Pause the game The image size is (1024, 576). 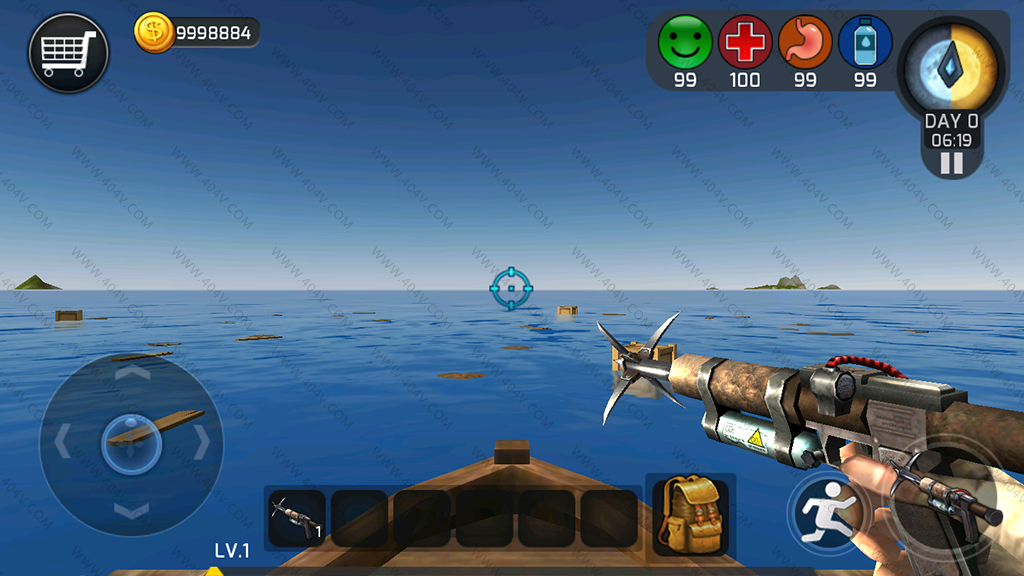(951, 163)
